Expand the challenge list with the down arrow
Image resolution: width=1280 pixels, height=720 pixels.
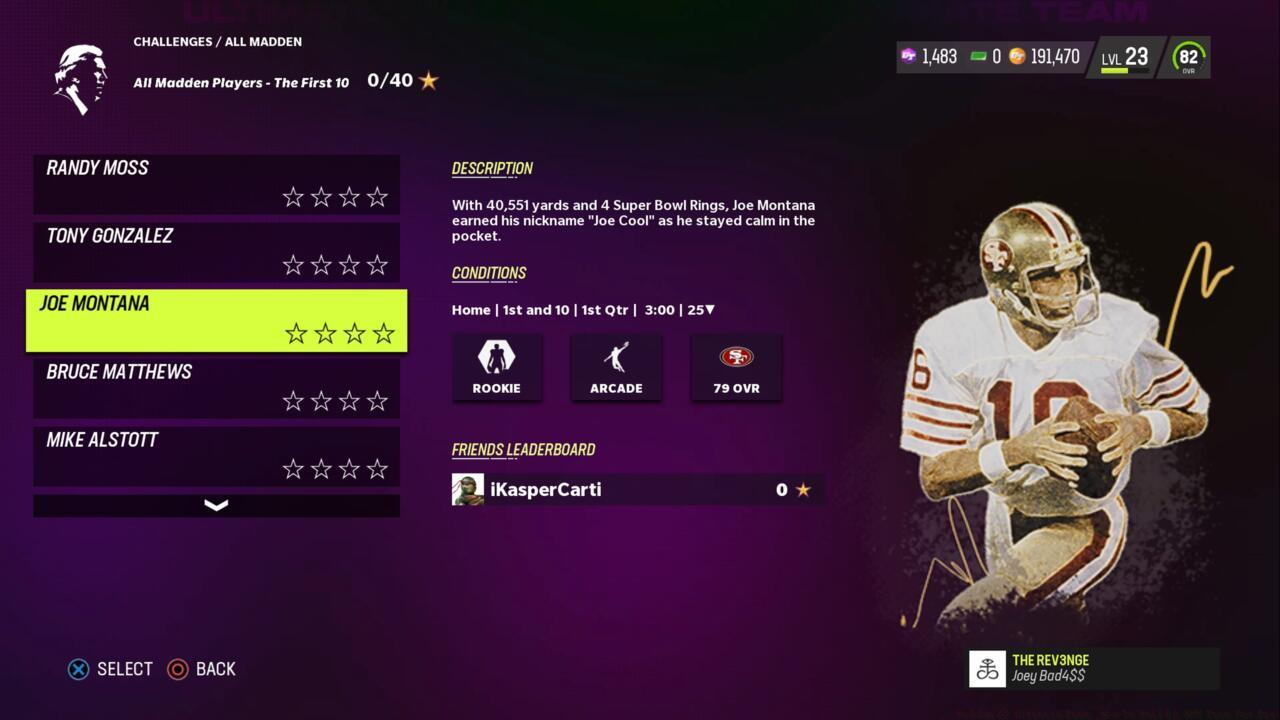point(216,506)
